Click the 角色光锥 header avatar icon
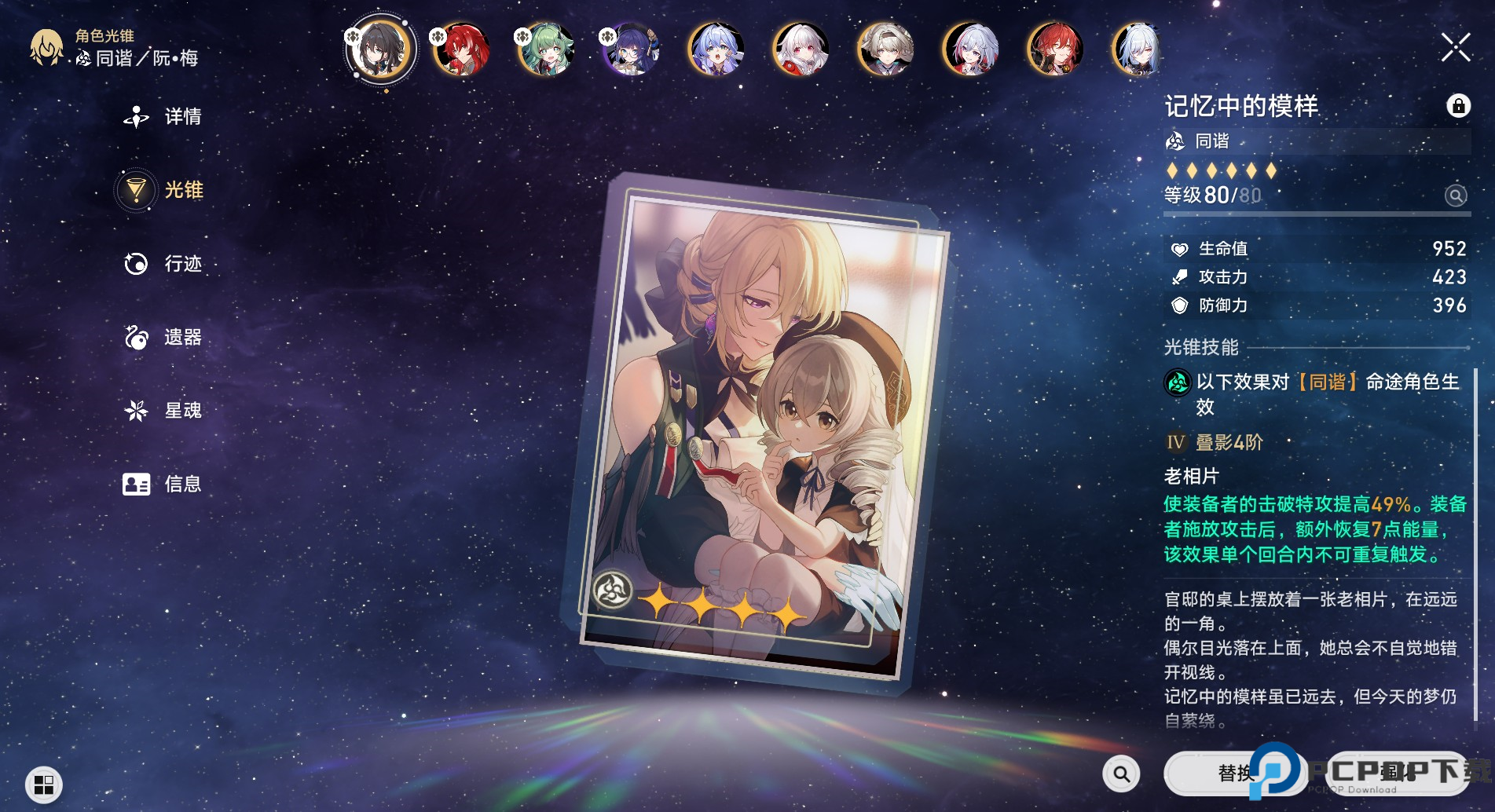Image resolution: width=1495 pixels, height=812 pixels. [46, 48]
